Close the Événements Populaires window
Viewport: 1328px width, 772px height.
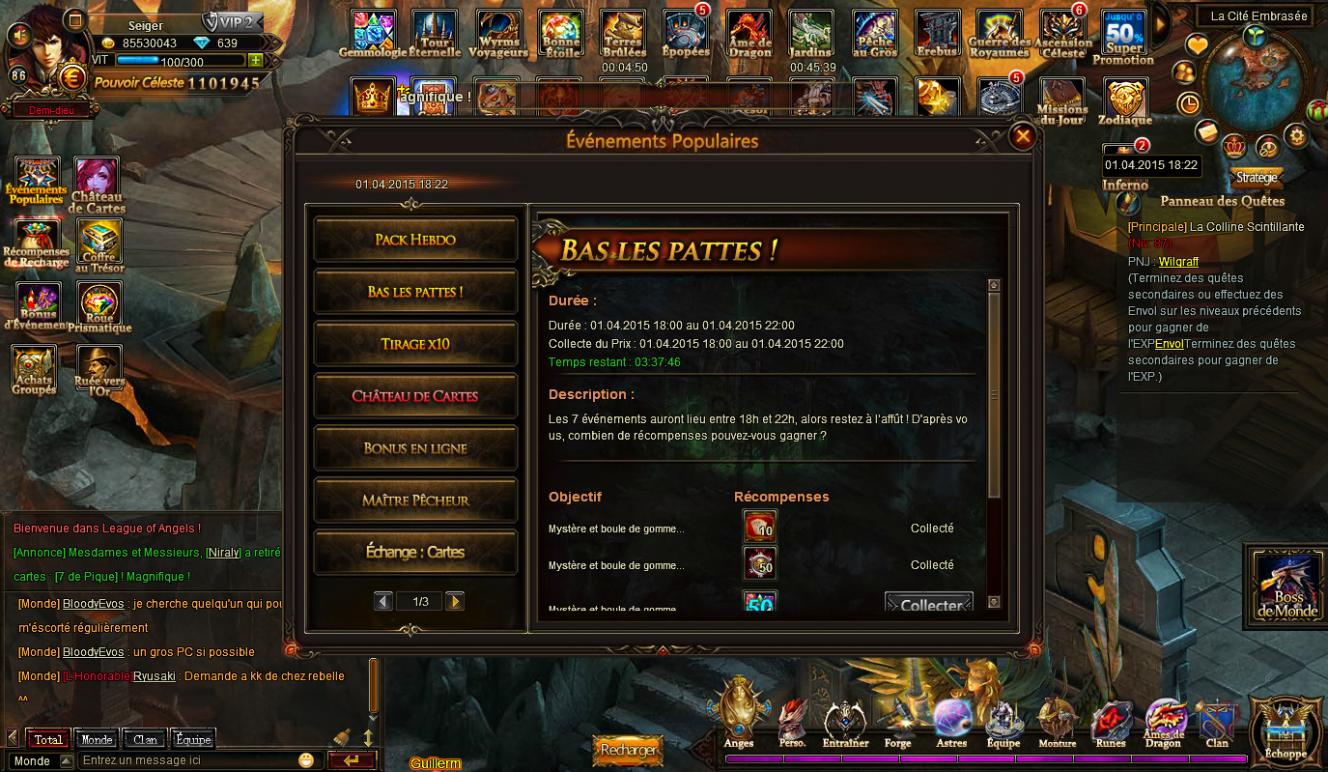click(1022, 137)
